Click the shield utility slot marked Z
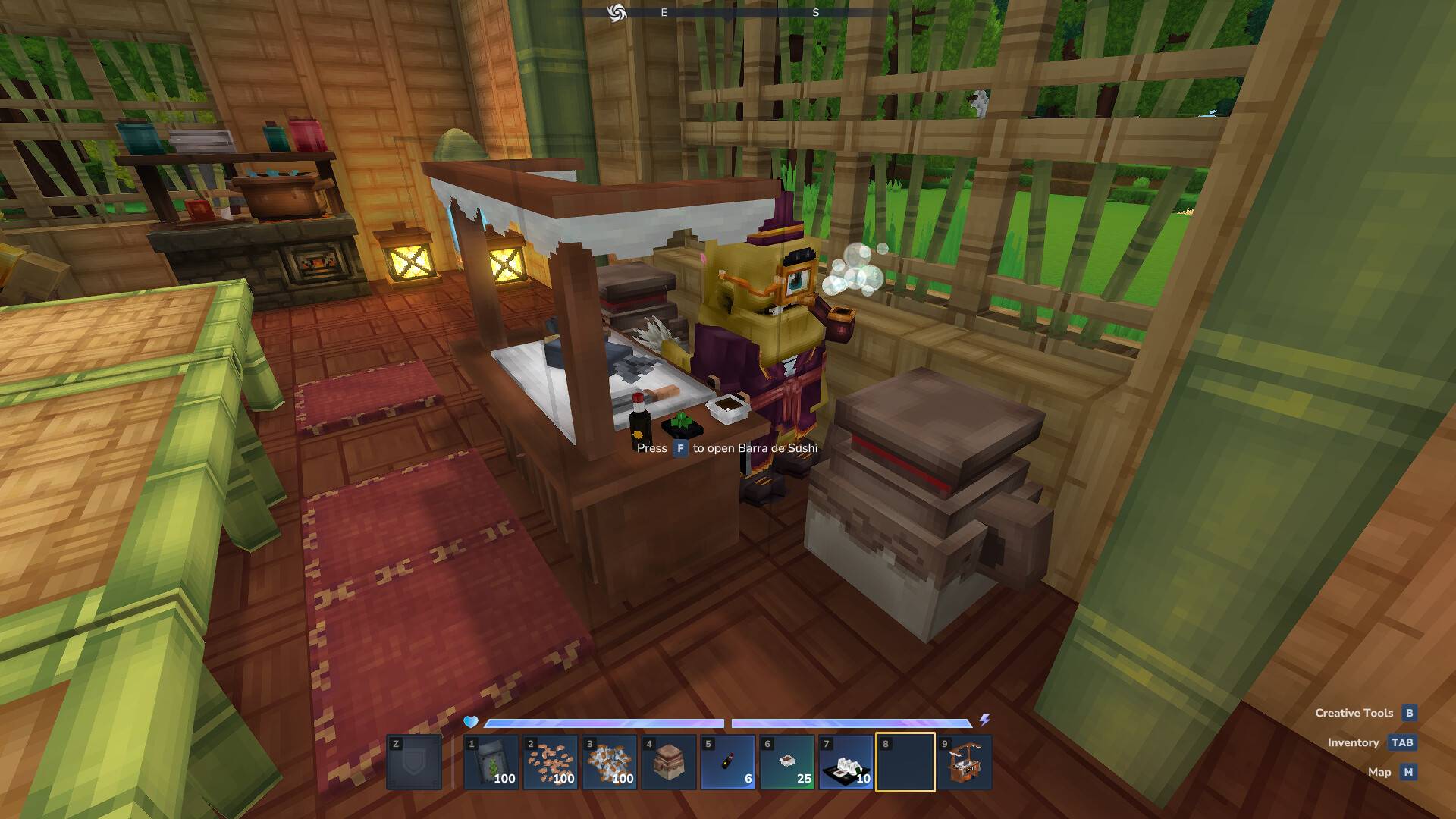The width and height of the screenshot is (1456, 819). click(414, 762)
